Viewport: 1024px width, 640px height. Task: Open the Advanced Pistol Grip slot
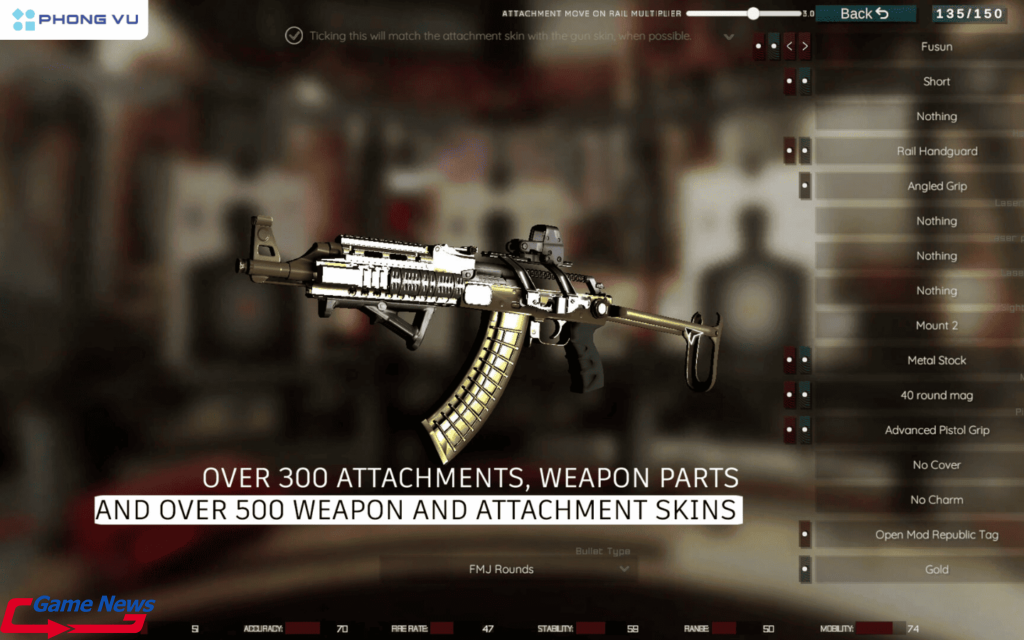coord(936,430)
